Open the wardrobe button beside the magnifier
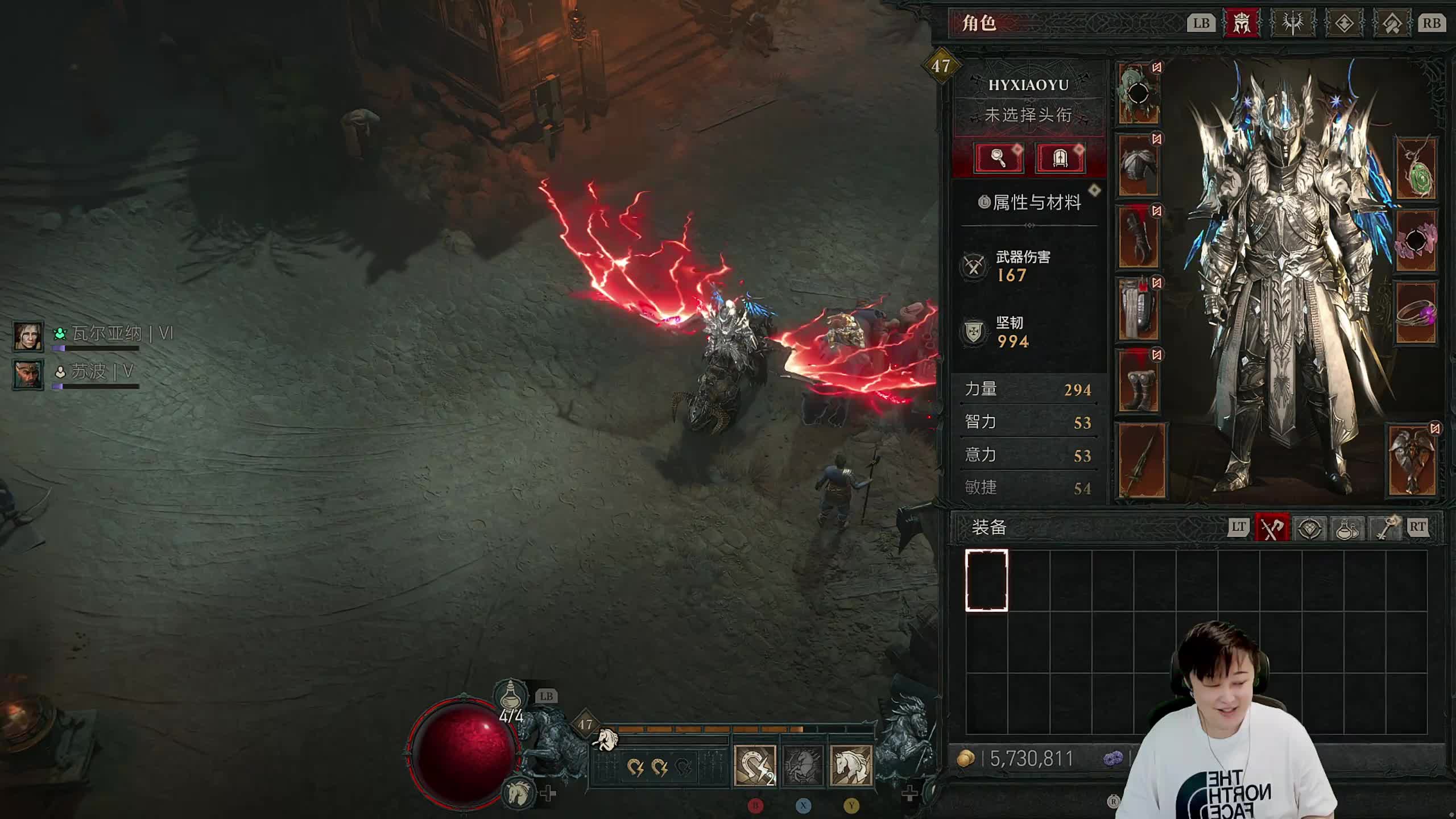Screen dimensions: 1456x819 tap(1060, 158)
